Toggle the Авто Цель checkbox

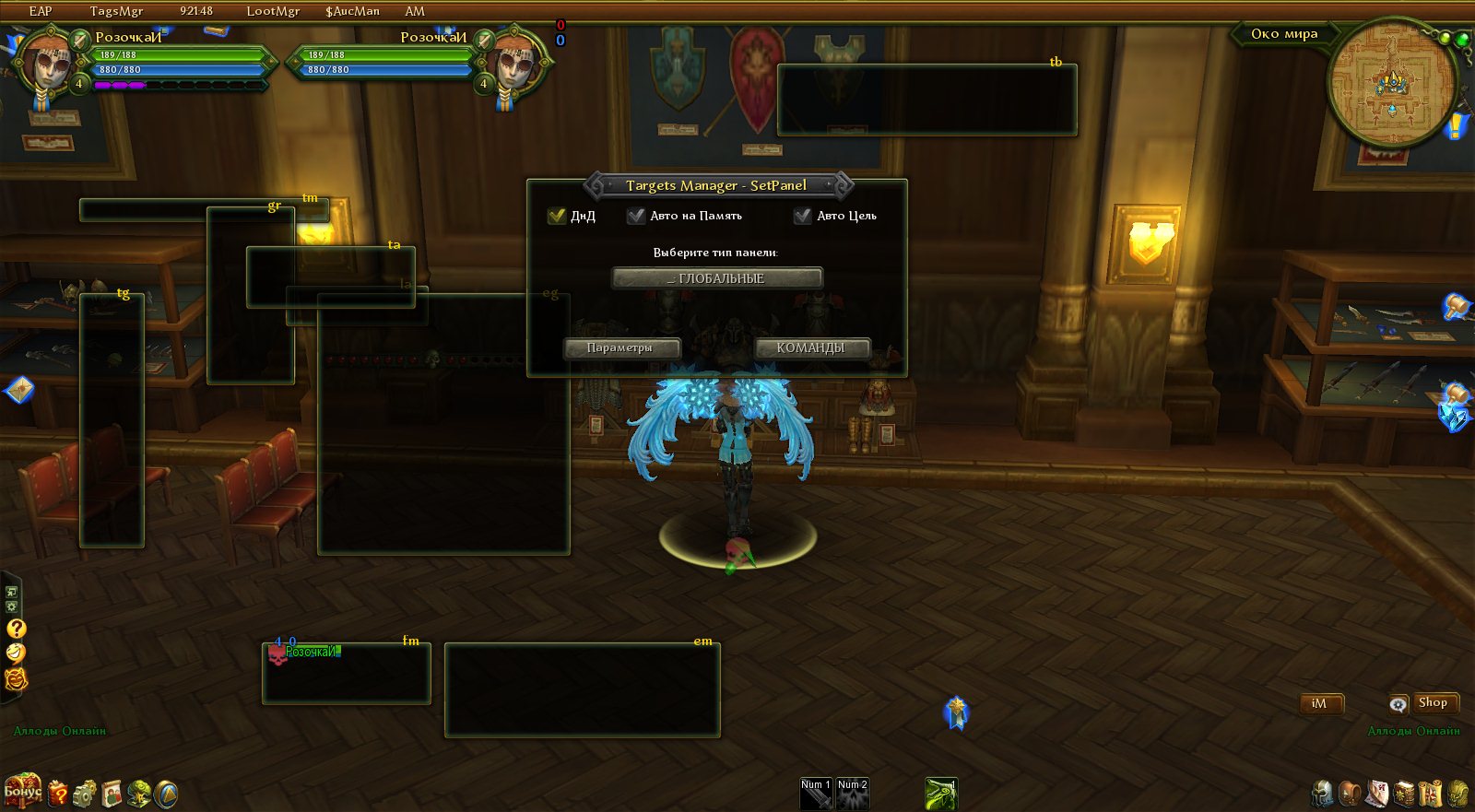pos(803,216)
